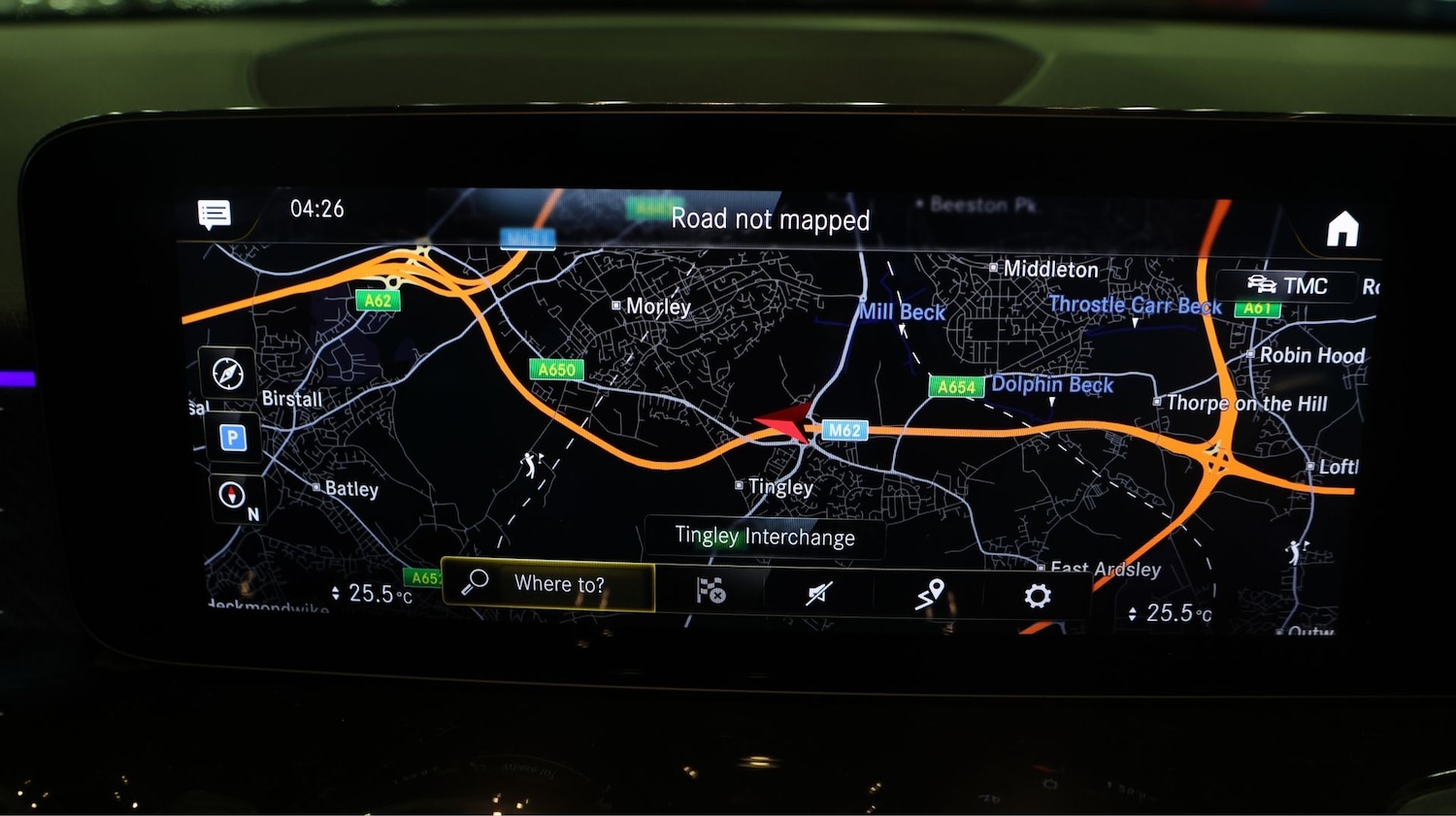Open the route overview waypoint icon
Screen dimensions: 1456x816
click(x=929, y=593)
